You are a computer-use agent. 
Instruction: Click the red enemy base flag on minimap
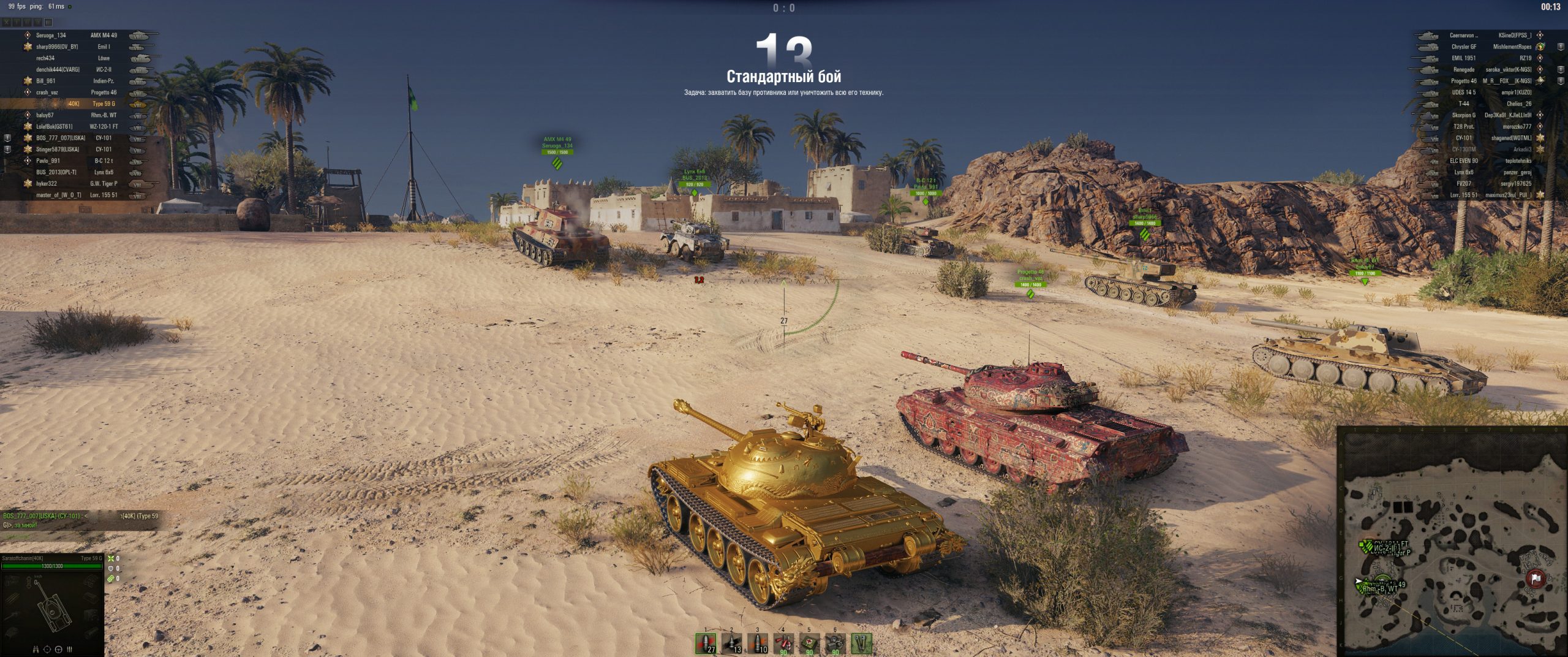pyautogui.click(x=1535, y=578)
